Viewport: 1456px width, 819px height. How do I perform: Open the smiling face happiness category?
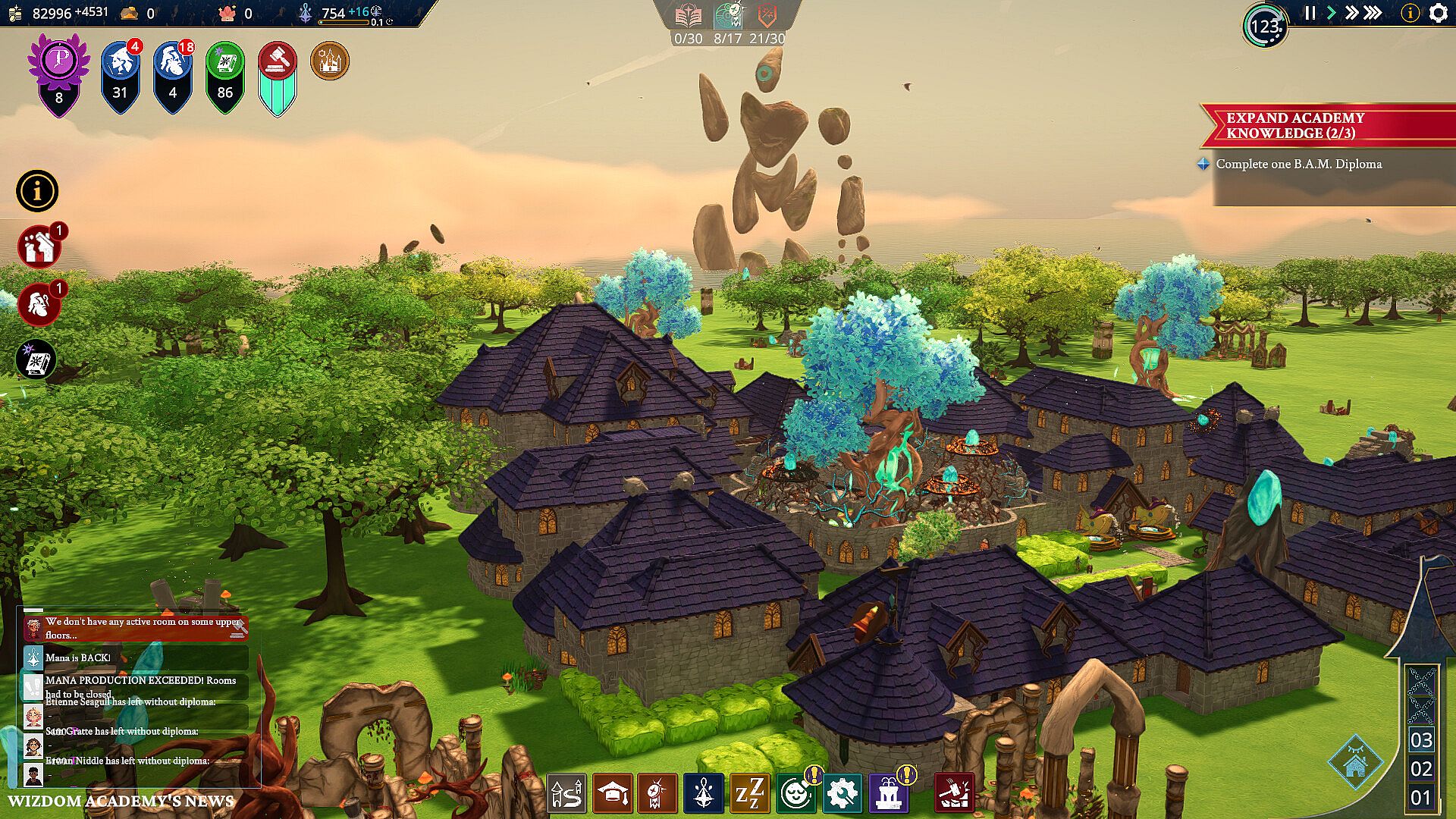[795, 793]
